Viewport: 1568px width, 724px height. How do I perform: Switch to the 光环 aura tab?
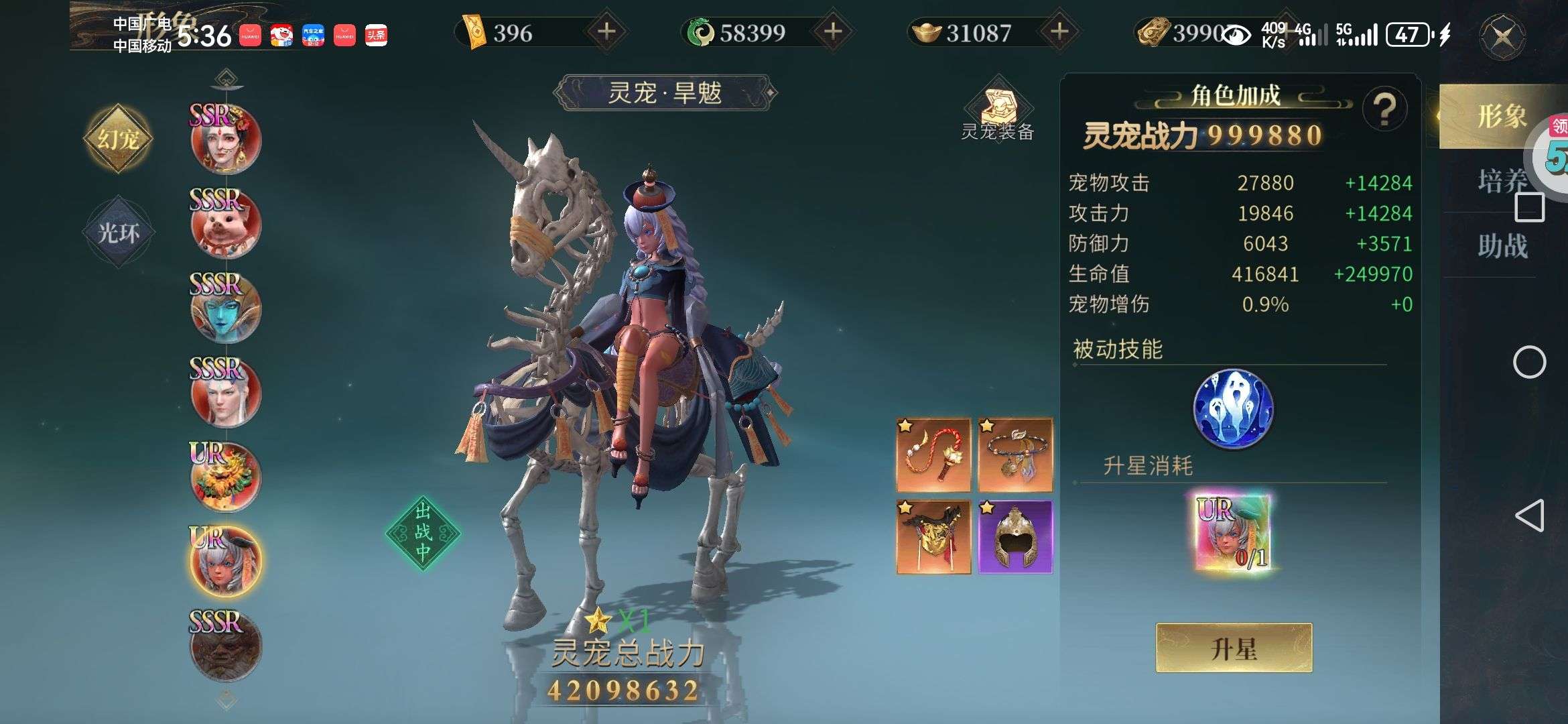click(x=119, y=233)
